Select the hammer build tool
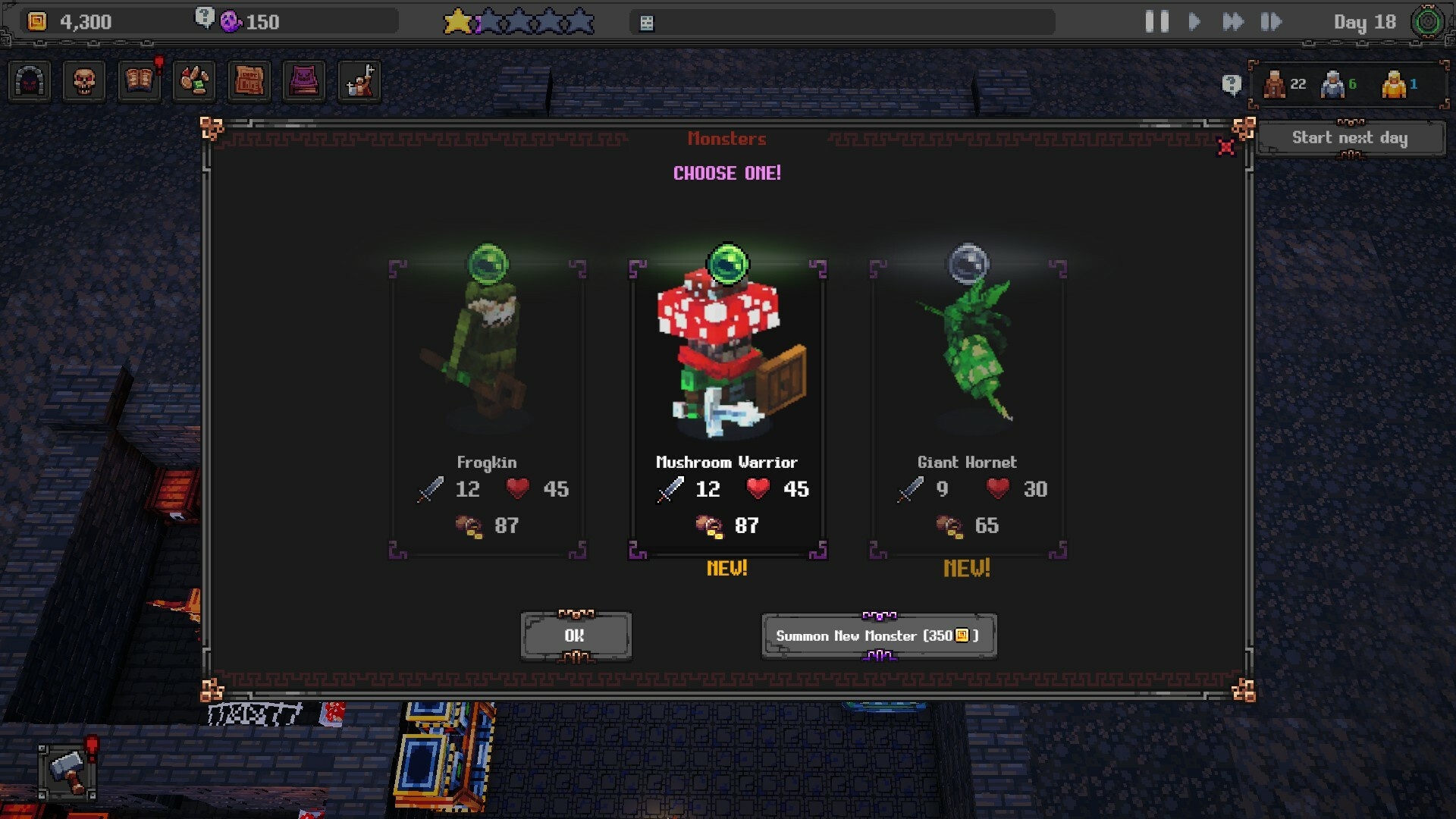This screenshot has width=1456, height=819. (x=67, y=771)
